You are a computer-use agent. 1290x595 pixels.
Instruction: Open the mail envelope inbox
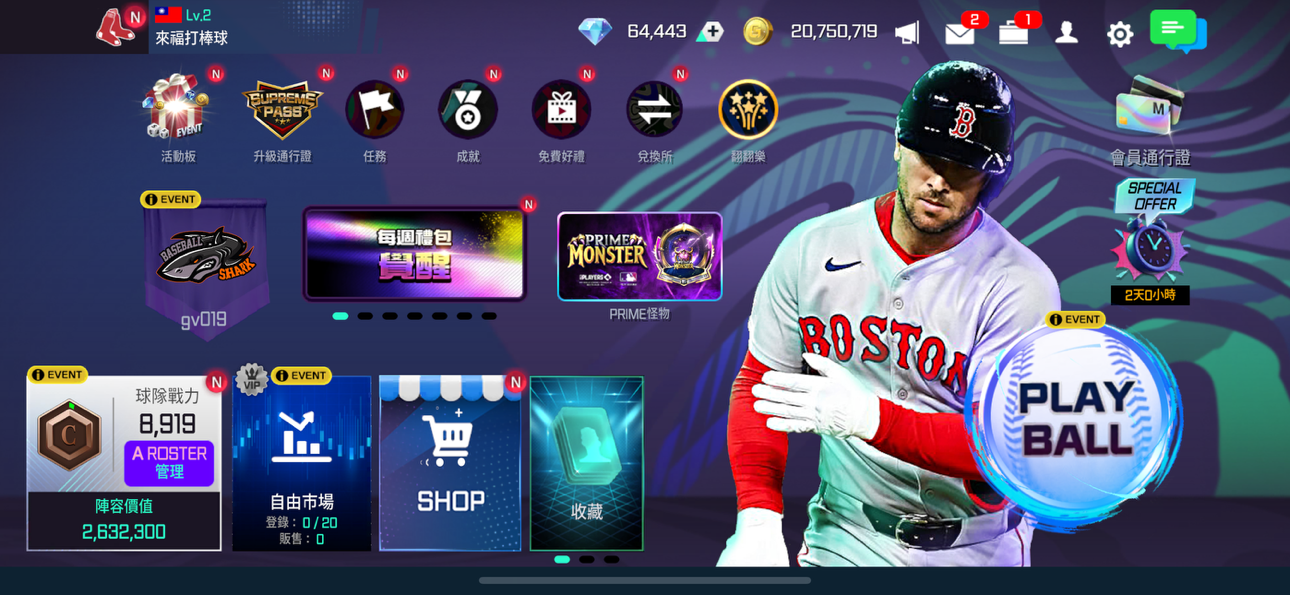[x=959, y=33]
